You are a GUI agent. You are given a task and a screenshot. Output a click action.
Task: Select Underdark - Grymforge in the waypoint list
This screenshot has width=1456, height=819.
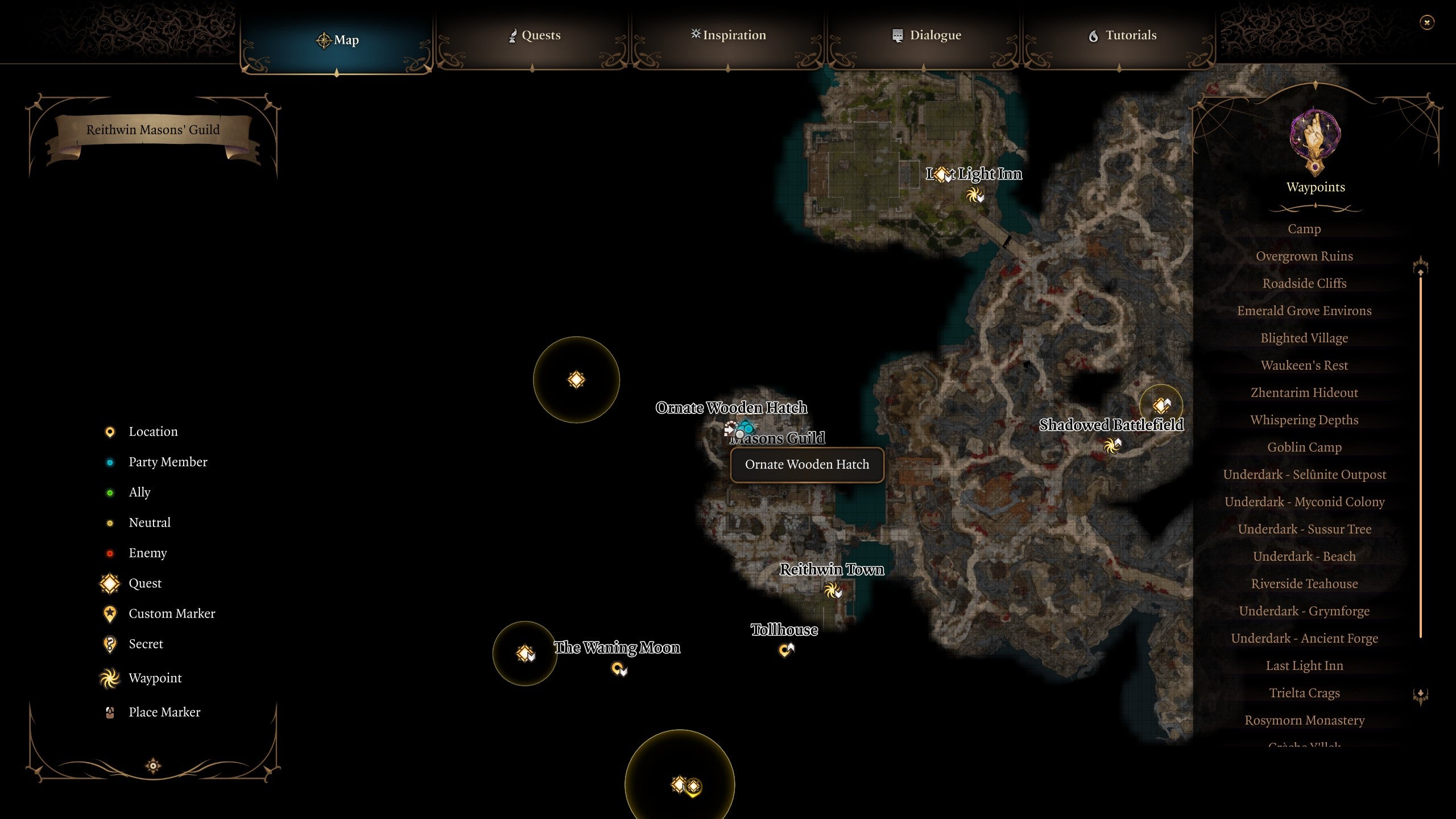coord(1304,611)
